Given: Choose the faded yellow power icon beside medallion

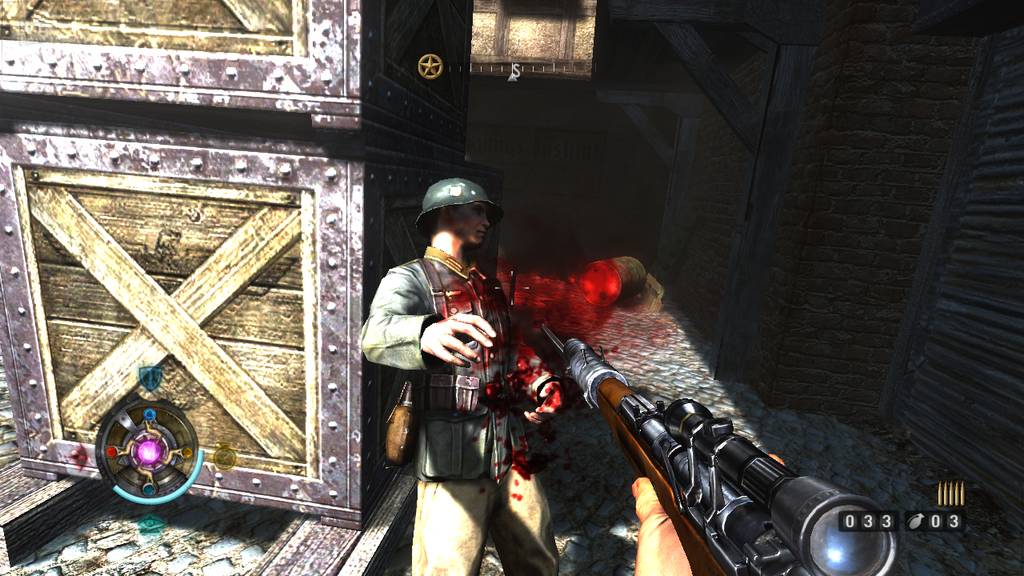Looking at the screenshot, I should (225, 457).
